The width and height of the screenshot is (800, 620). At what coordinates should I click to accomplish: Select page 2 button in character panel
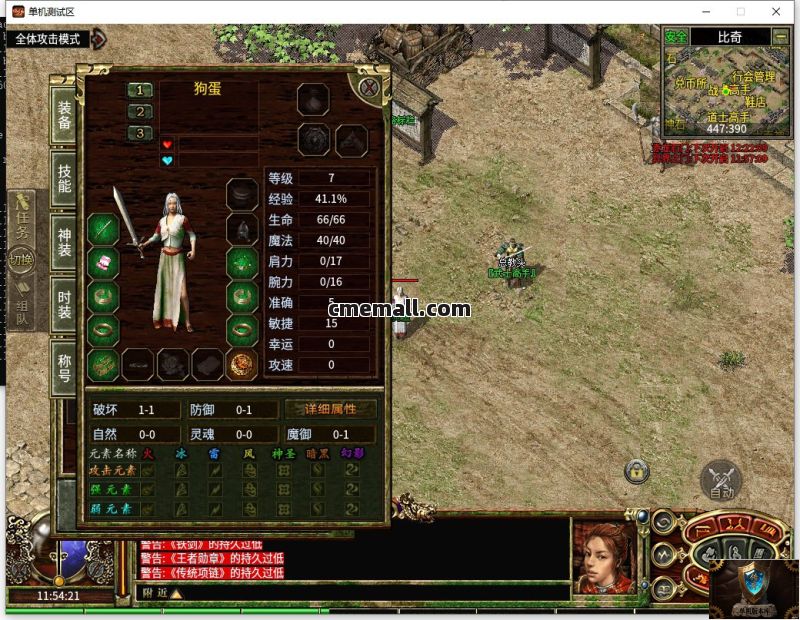tap(139, 112)
